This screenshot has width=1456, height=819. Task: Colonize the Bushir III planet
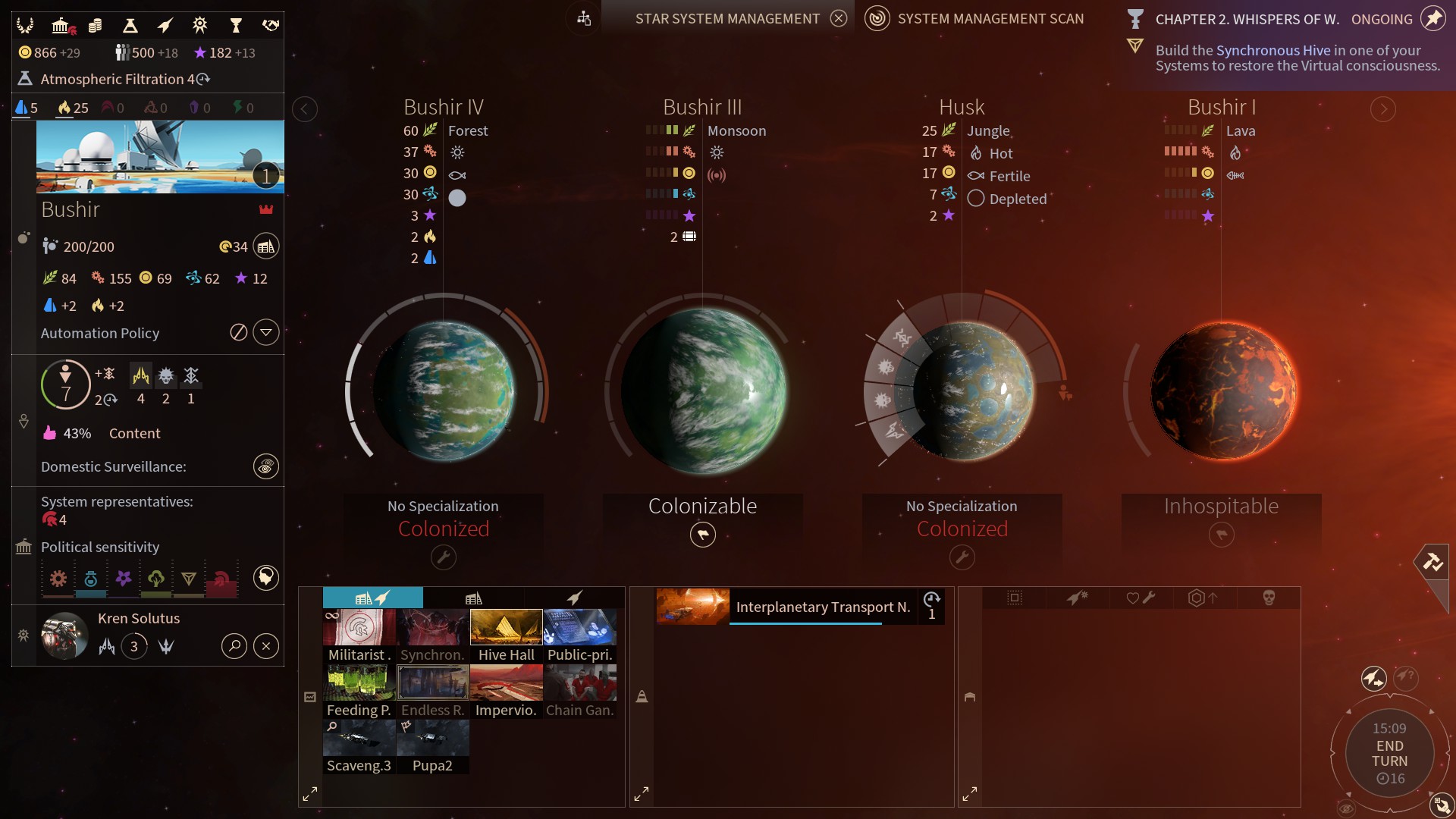[x=702, y=535]
